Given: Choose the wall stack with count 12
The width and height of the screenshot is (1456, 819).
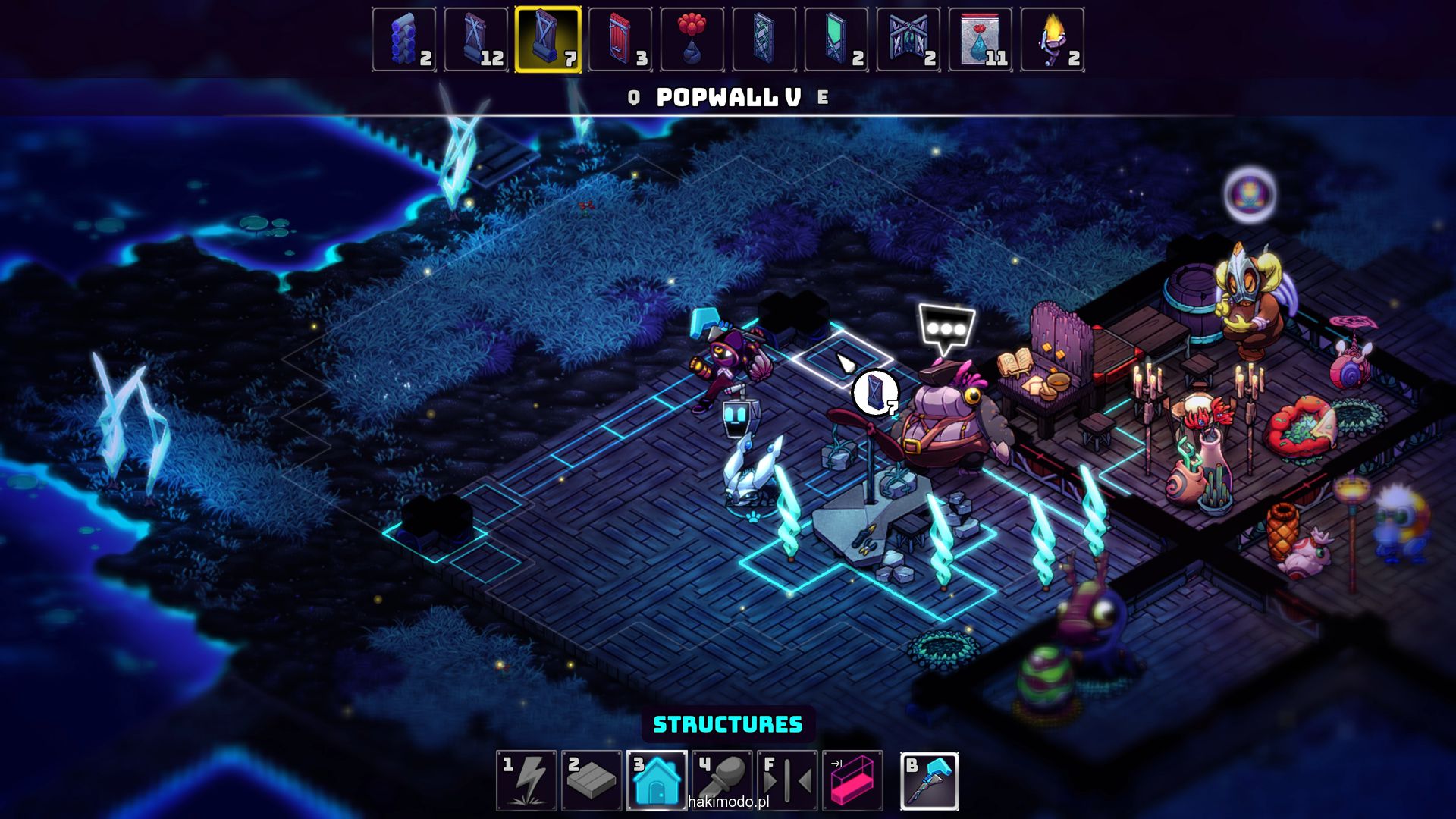Looking at the screenshot, I should (x=476, y=39).
